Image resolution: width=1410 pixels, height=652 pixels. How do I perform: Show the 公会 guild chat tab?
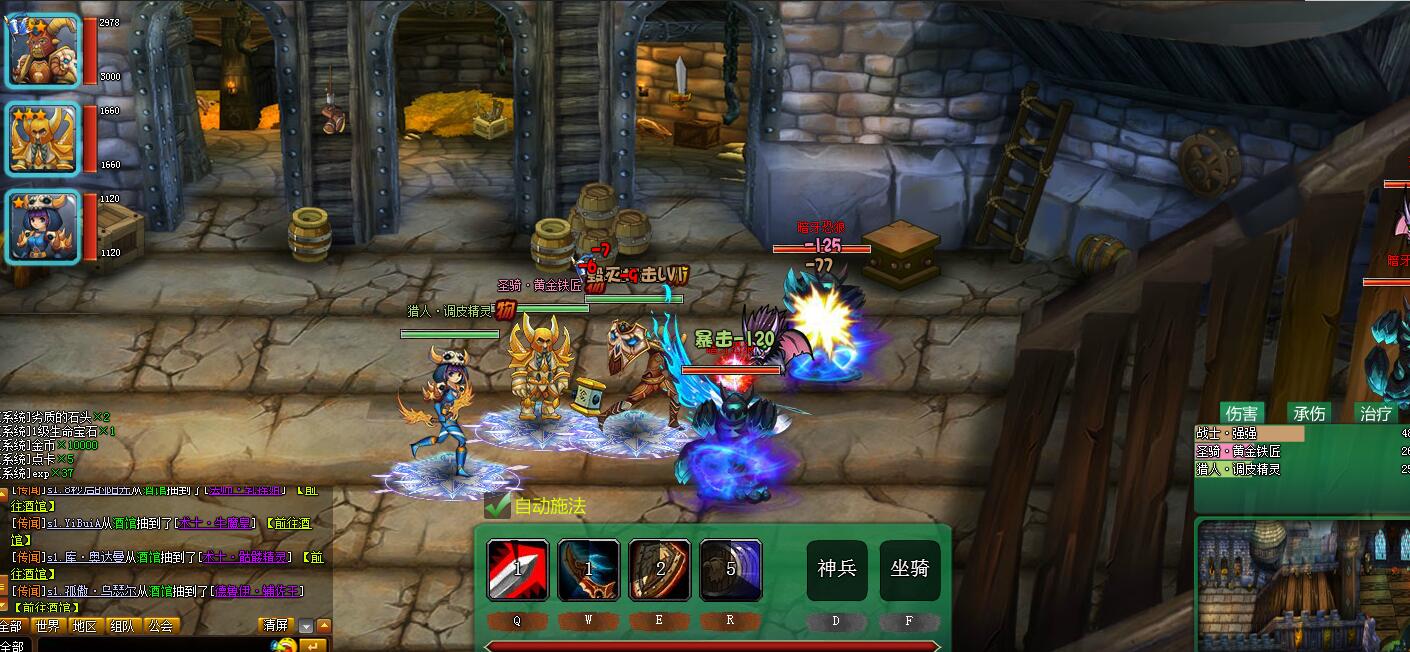(x=160, y=626)
